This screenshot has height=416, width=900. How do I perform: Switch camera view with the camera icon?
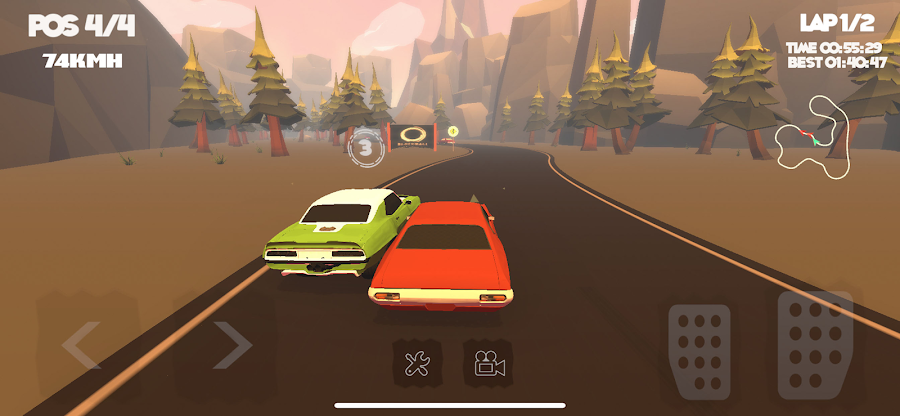pyautogui.click(x=488, y=364)
